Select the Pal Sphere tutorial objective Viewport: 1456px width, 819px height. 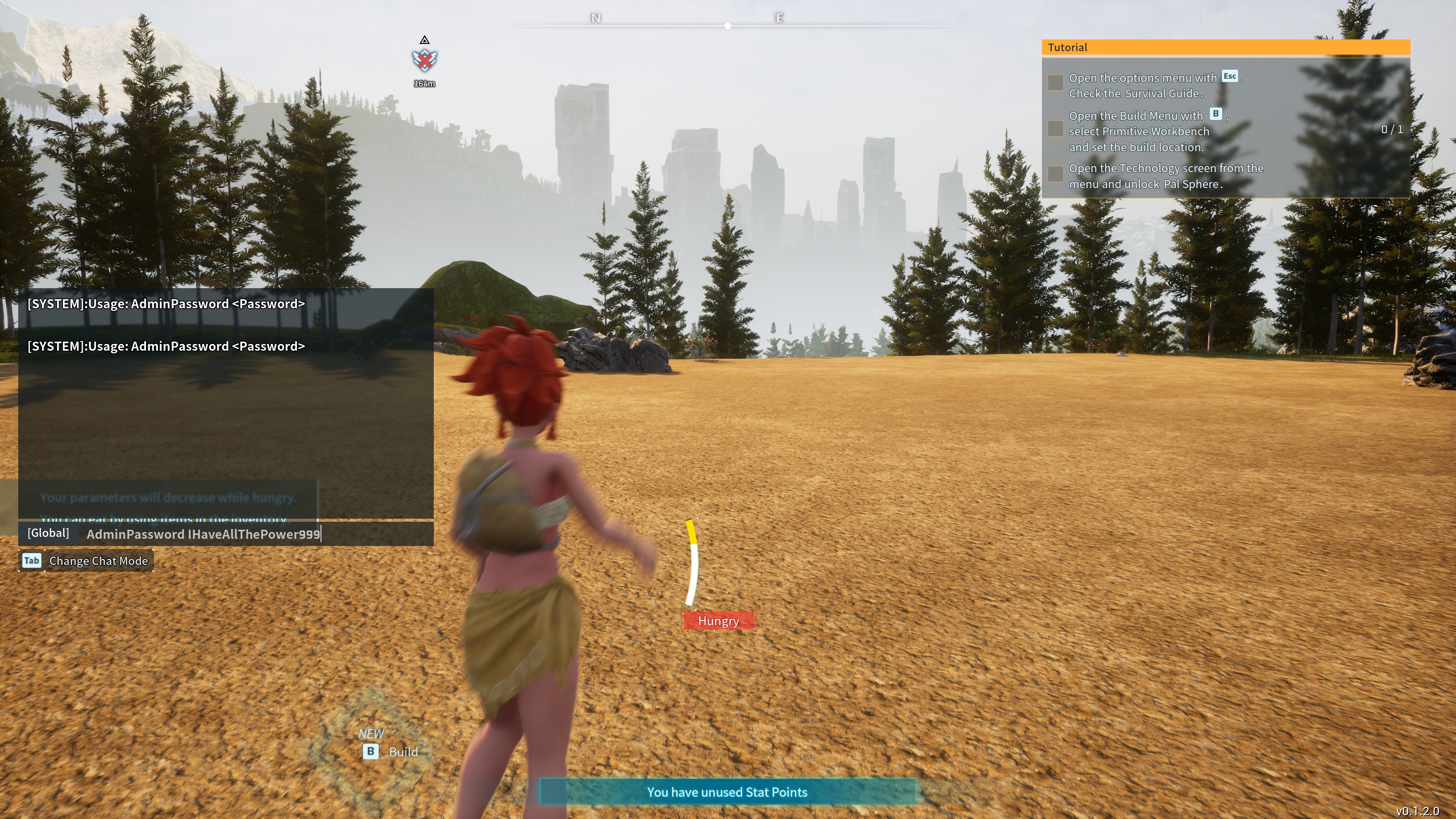click(x=1166, y=176)
